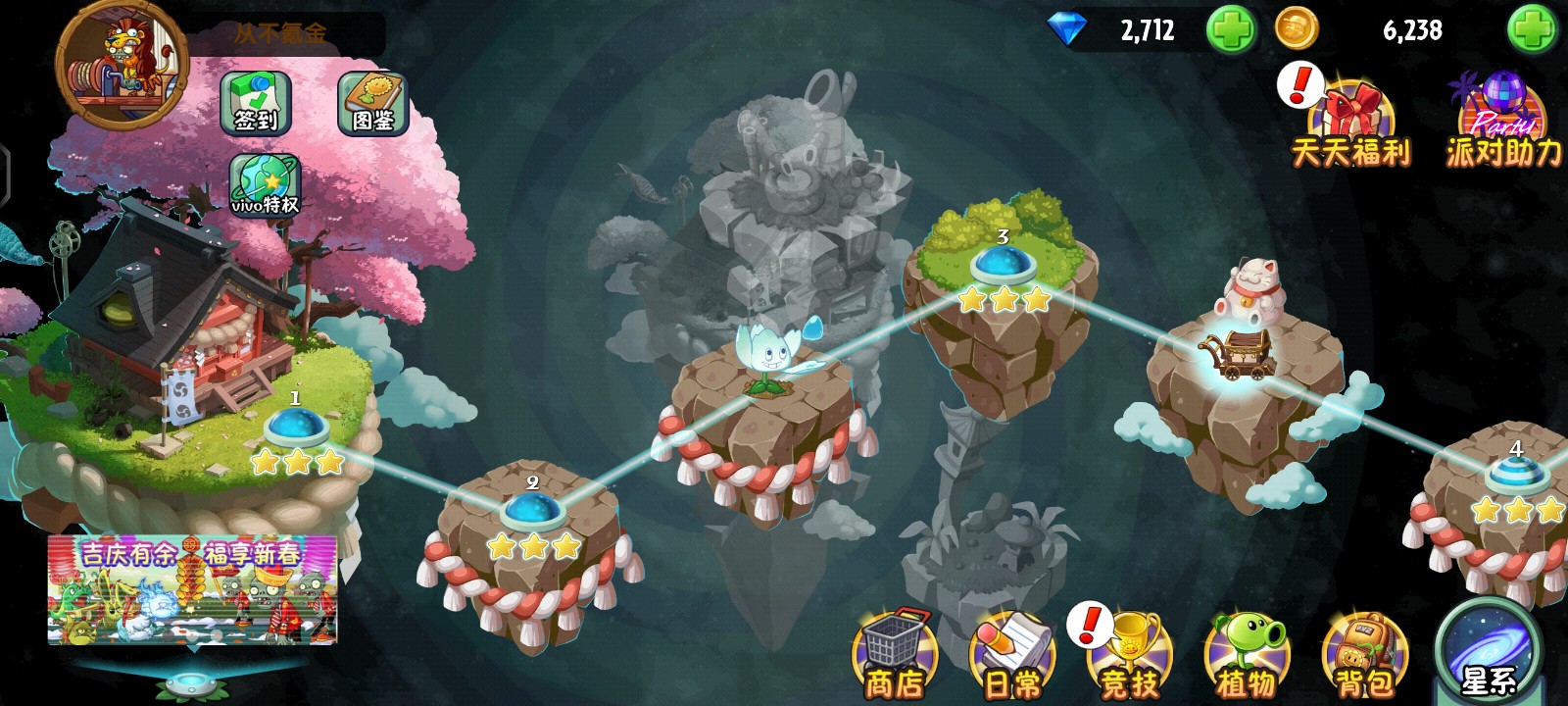This screenshot has width=1568, height=706.
Task: Select level 2 node on the map
Action: point(532,512)
